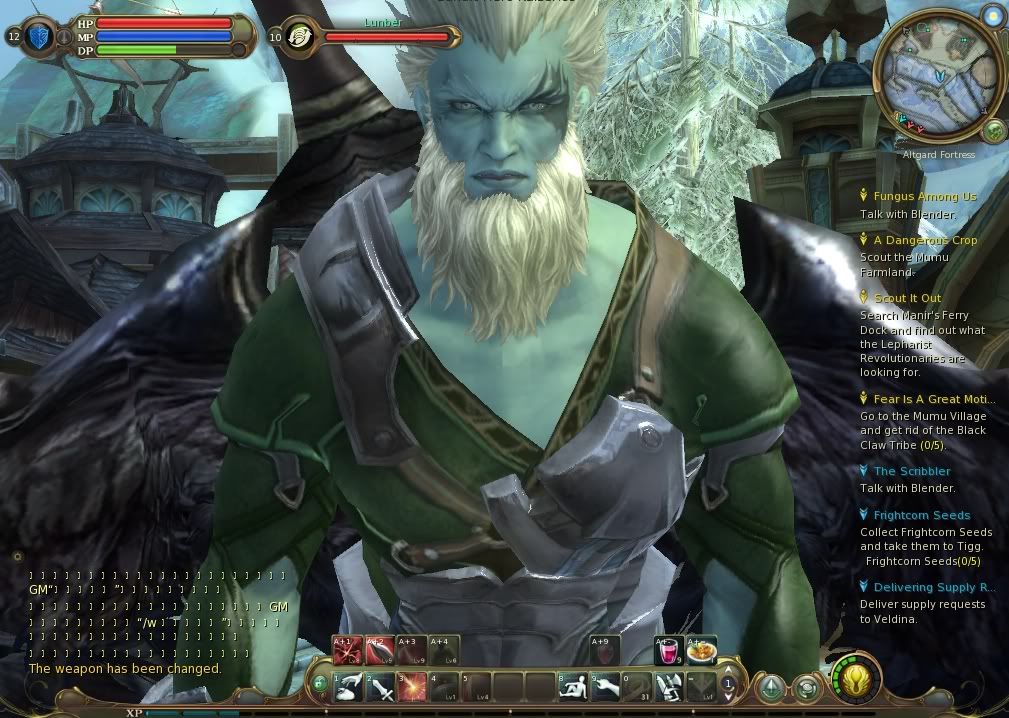Image resolution: width=1009 pixels, height=718 pixels.
Task: Use the sword attack skill in slot 2
Action: [380, 685]
